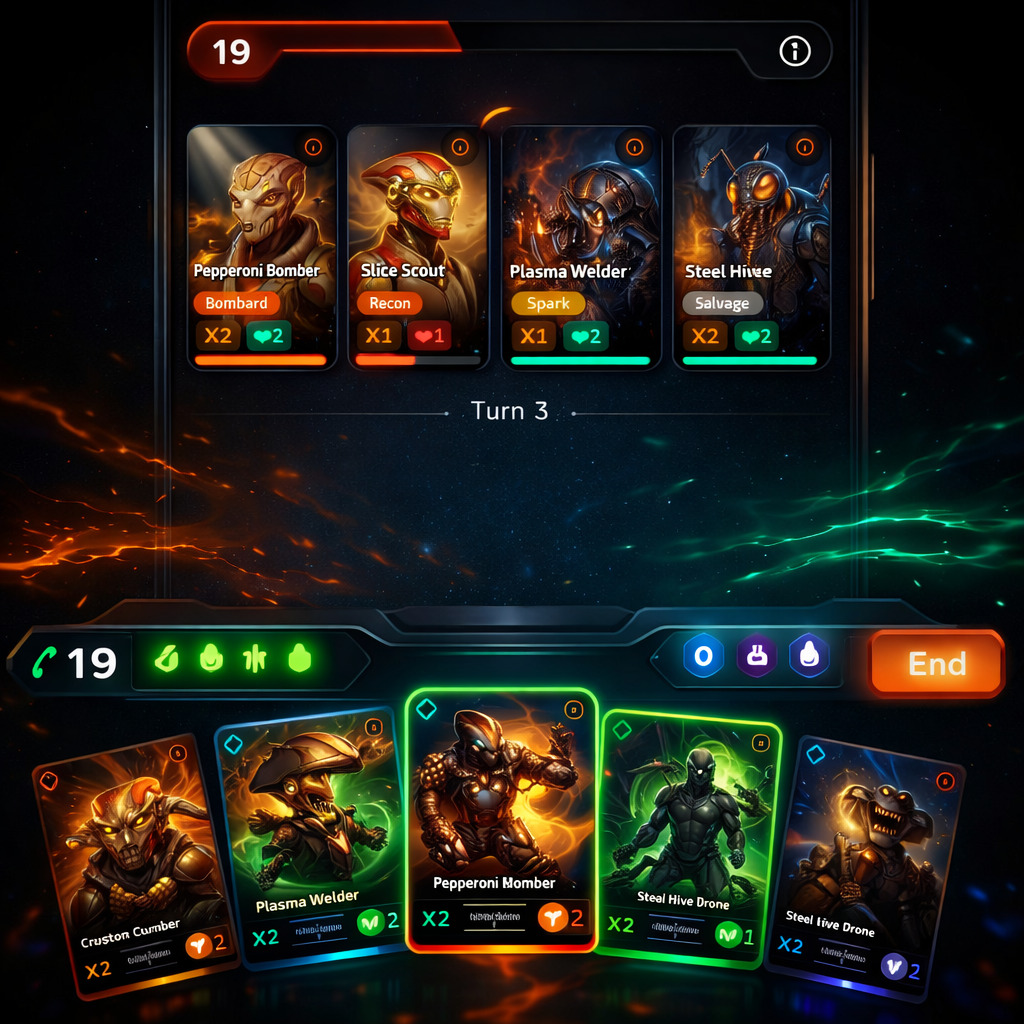The image size is (1024, 1024).
Task: Trigger the Spark ability tag
Action: pos(548,303)
